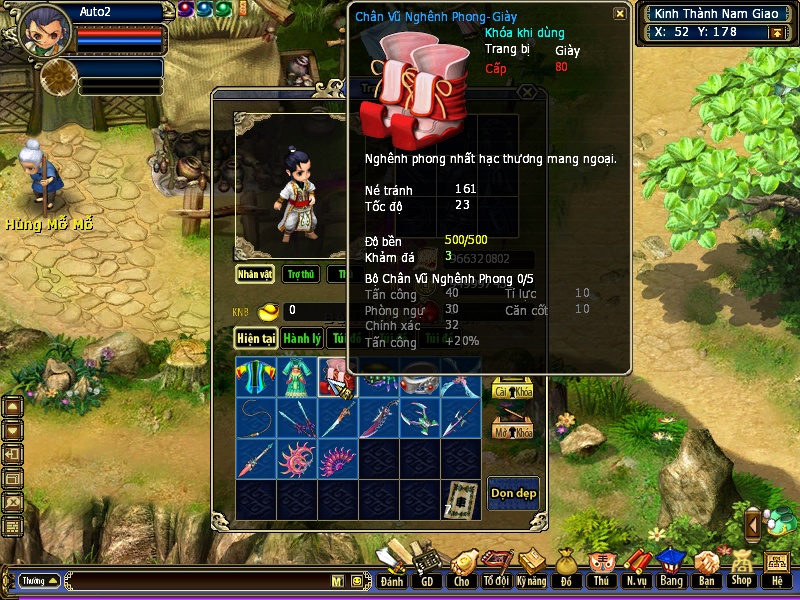The width and height of the screenshot is (800, 600).
Task: Expand the Kinh Thành Nam Giao map button
Action: 775,32
